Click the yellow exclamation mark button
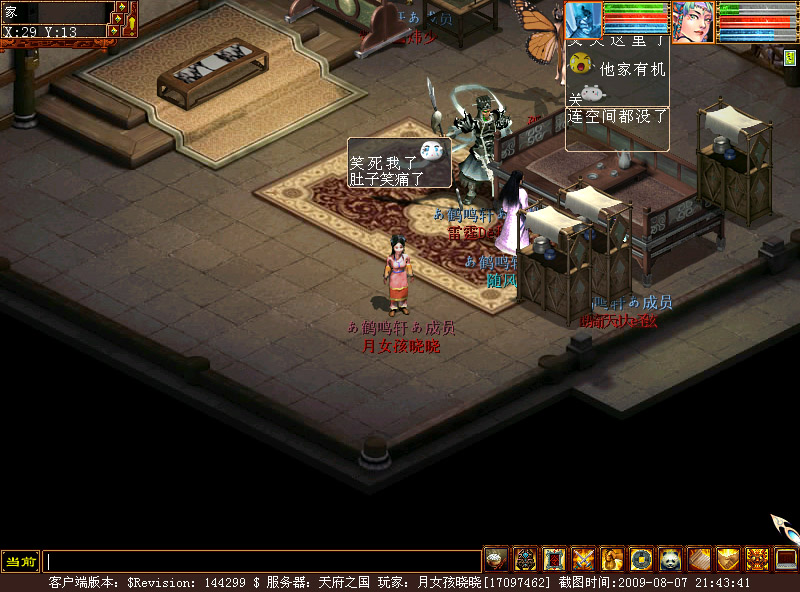The height and width of the screenshot is (592, 800). tap(130, 22)
